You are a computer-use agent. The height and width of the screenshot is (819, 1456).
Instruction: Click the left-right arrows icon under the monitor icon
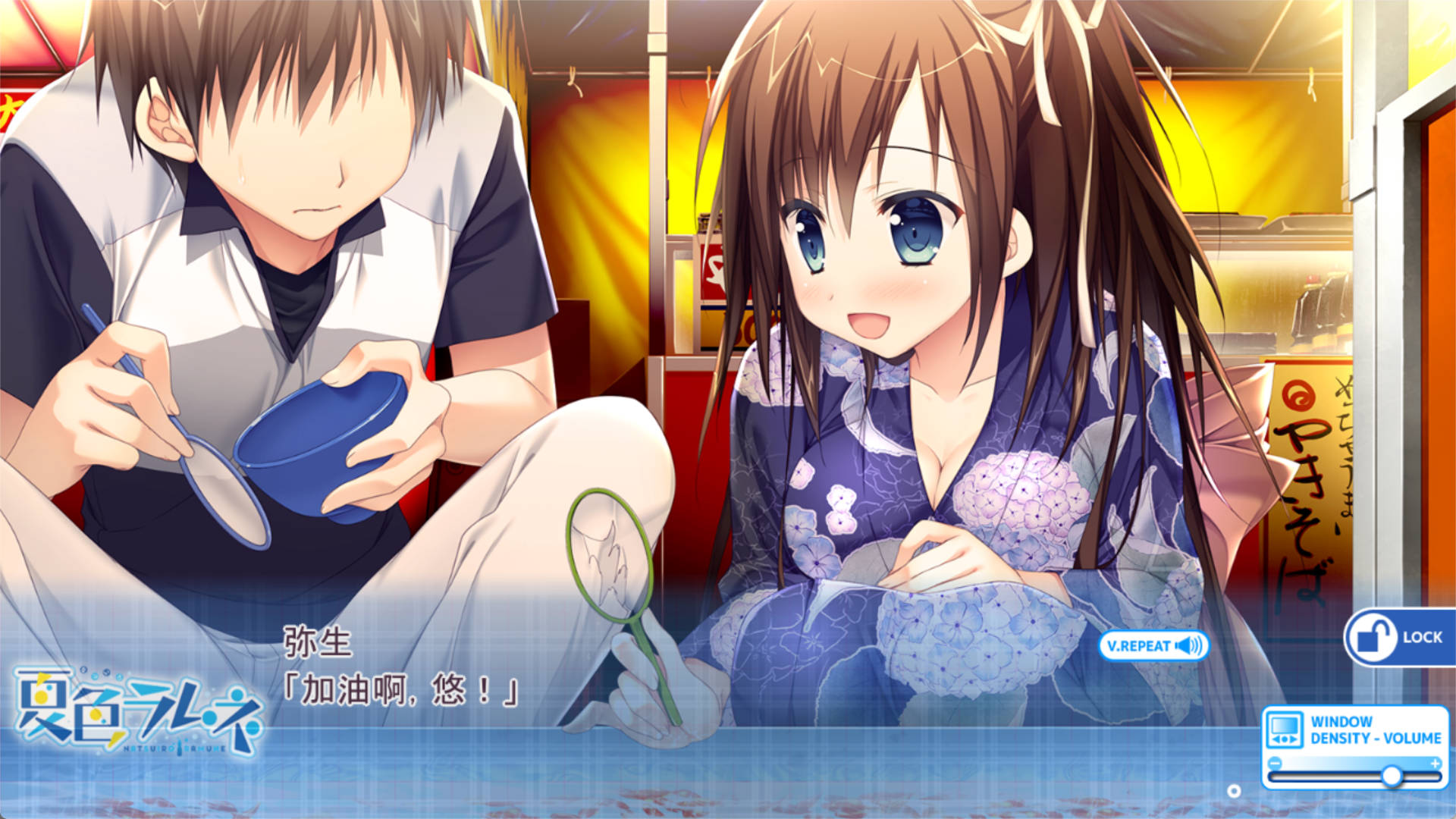point(1285,738)
